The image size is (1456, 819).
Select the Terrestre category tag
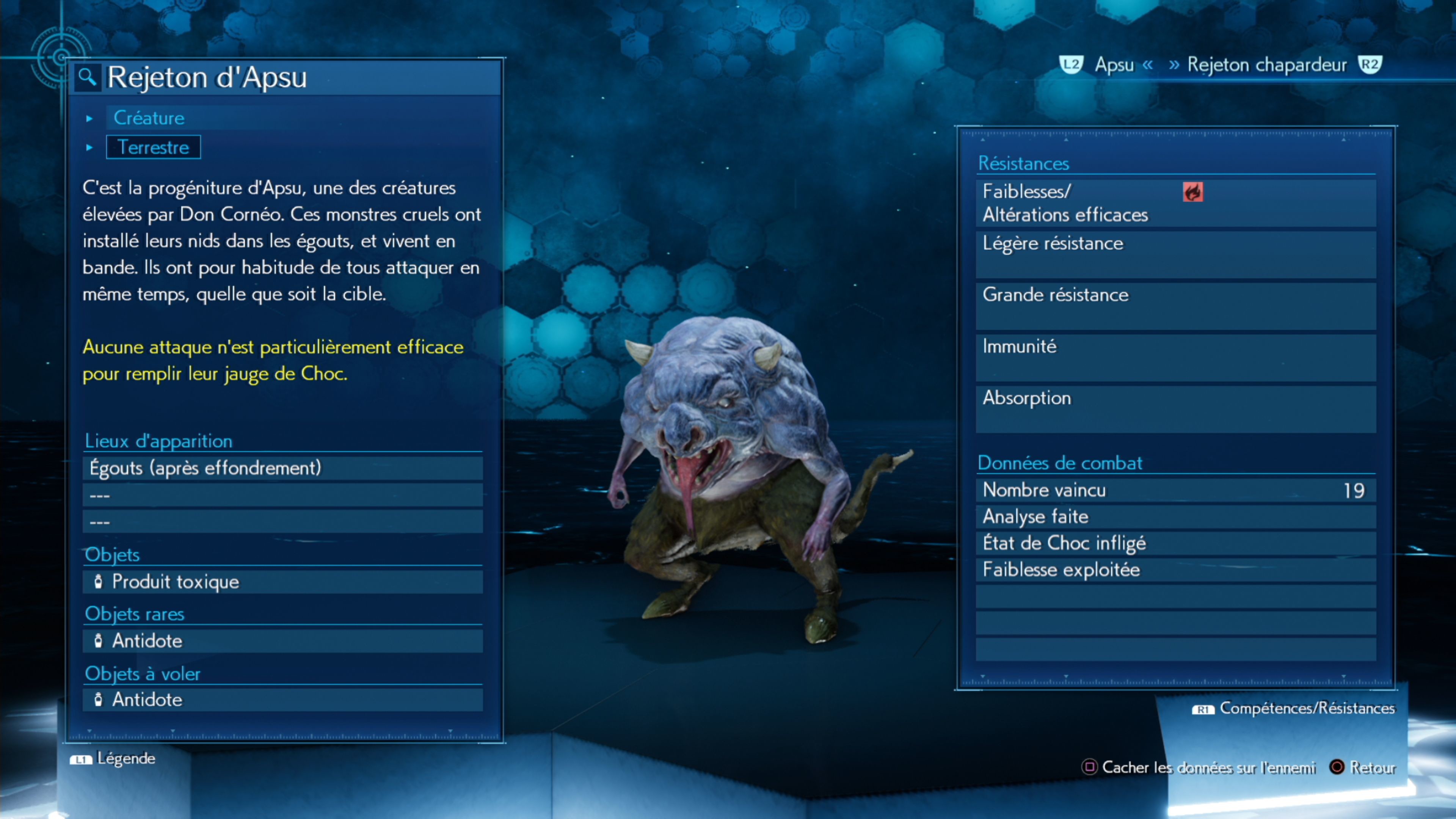pyautogui.click(x=153, y=147)
